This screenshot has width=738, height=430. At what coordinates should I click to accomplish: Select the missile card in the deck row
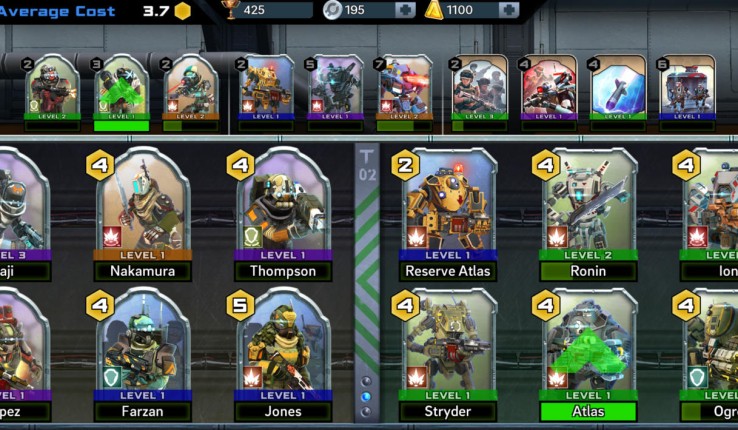point(617,91)
